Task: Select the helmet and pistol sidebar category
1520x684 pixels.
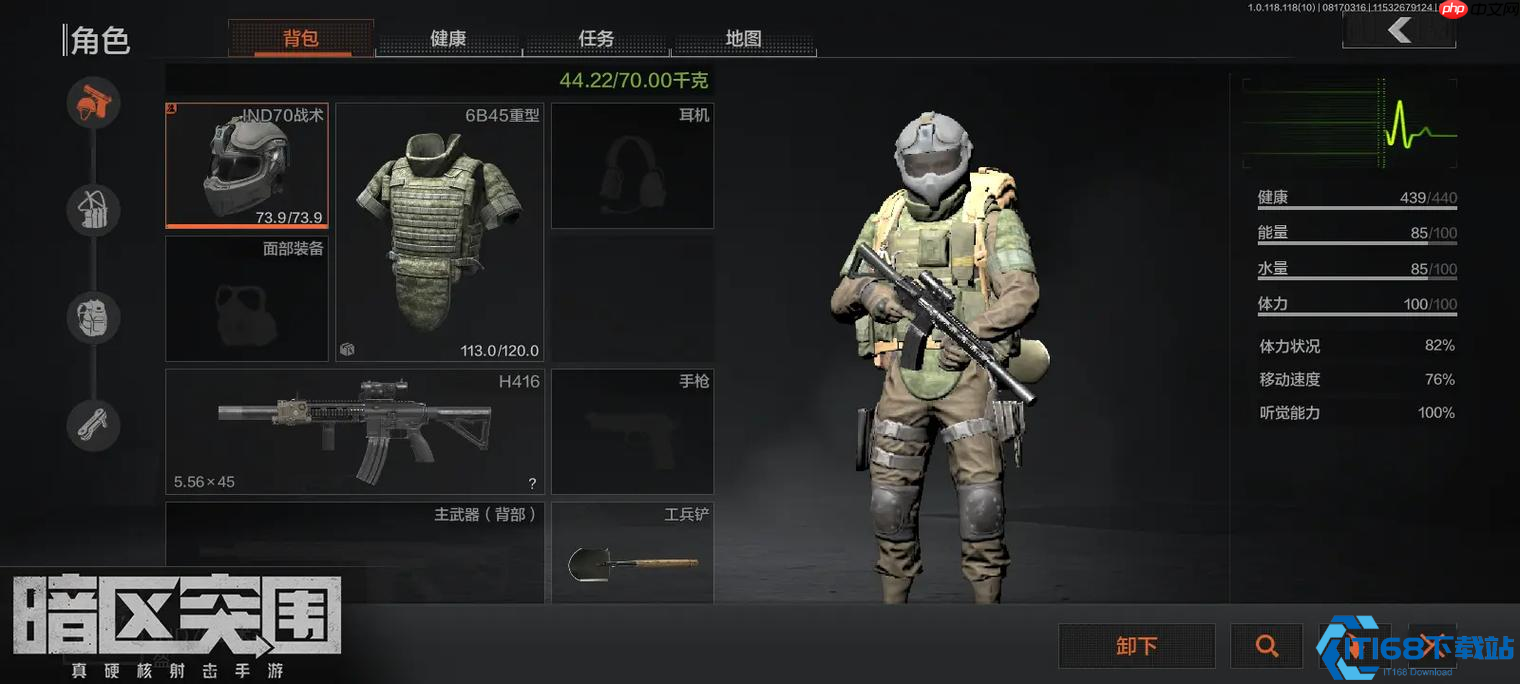Action: (94, 102)
